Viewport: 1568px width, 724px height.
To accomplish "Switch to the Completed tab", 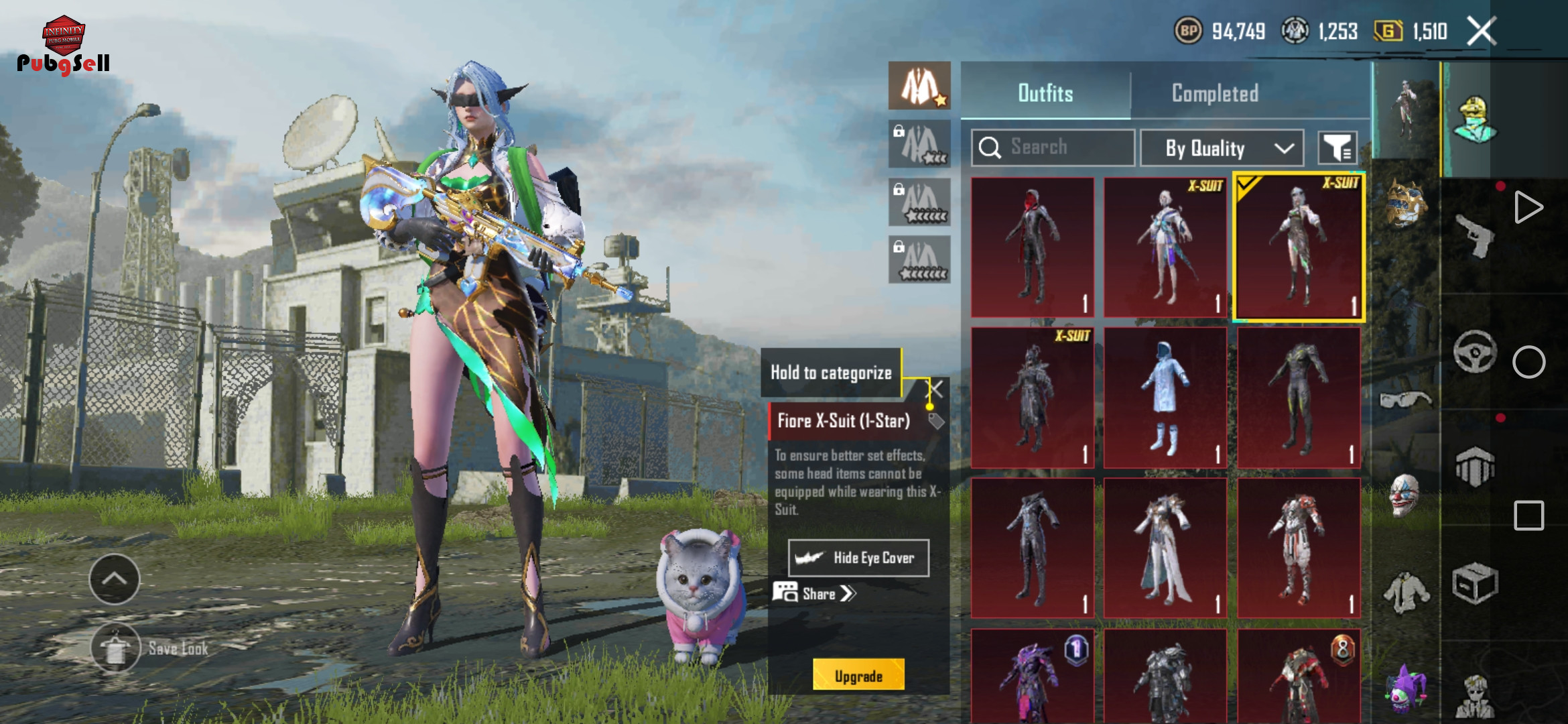I will click(1214, 93).
